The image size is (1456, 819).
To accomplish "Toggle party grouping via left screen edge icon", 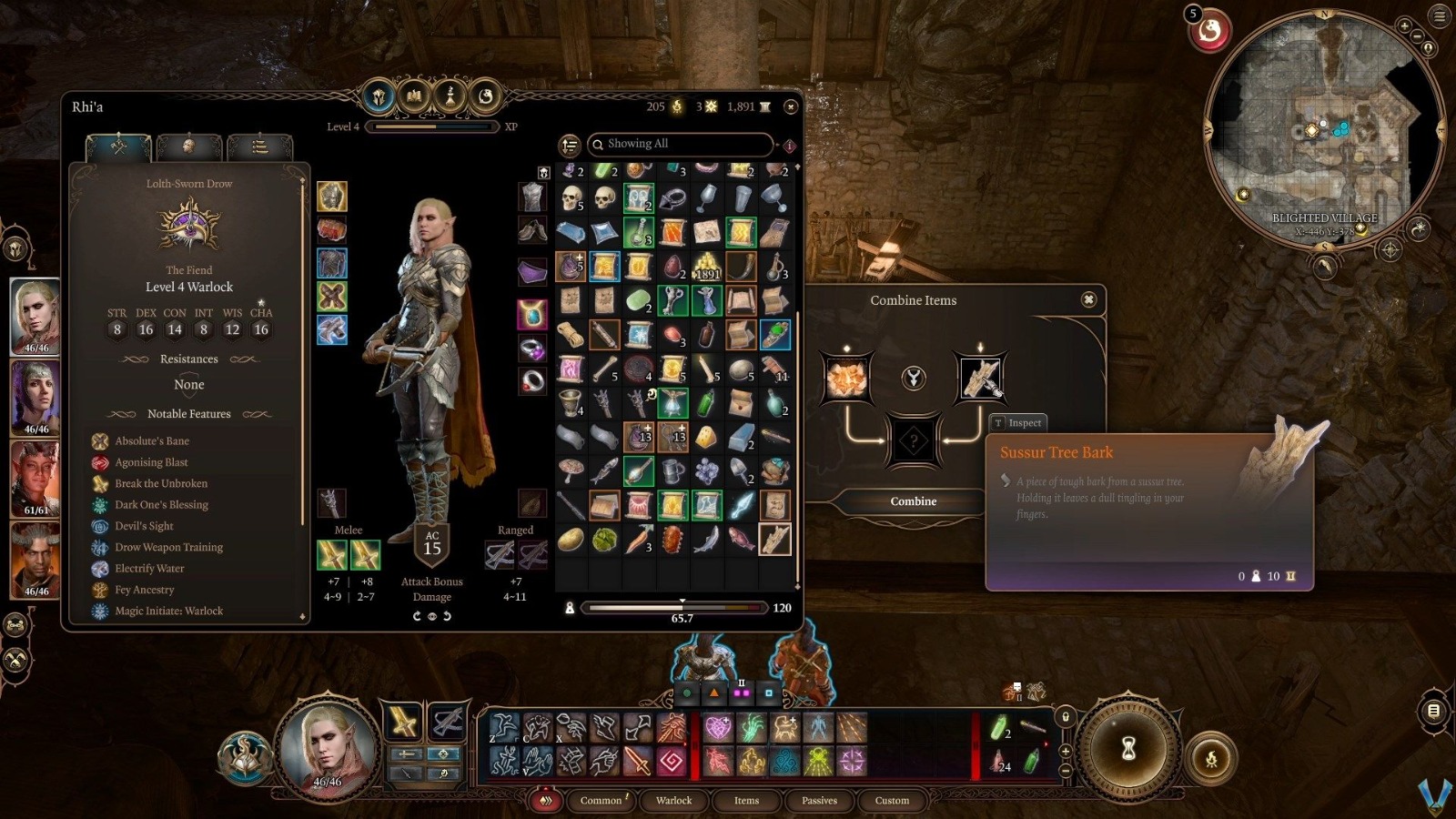I will click(x=14, y=624).
